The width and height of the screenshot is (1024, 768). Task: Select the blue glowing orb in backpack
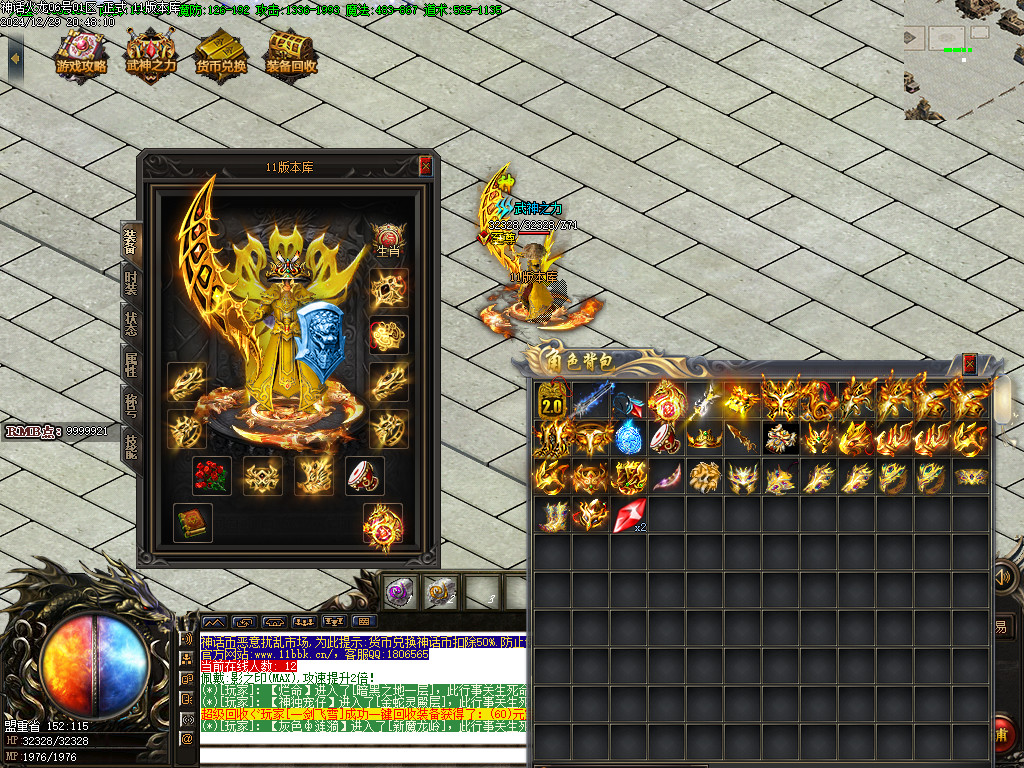point(628,438)
